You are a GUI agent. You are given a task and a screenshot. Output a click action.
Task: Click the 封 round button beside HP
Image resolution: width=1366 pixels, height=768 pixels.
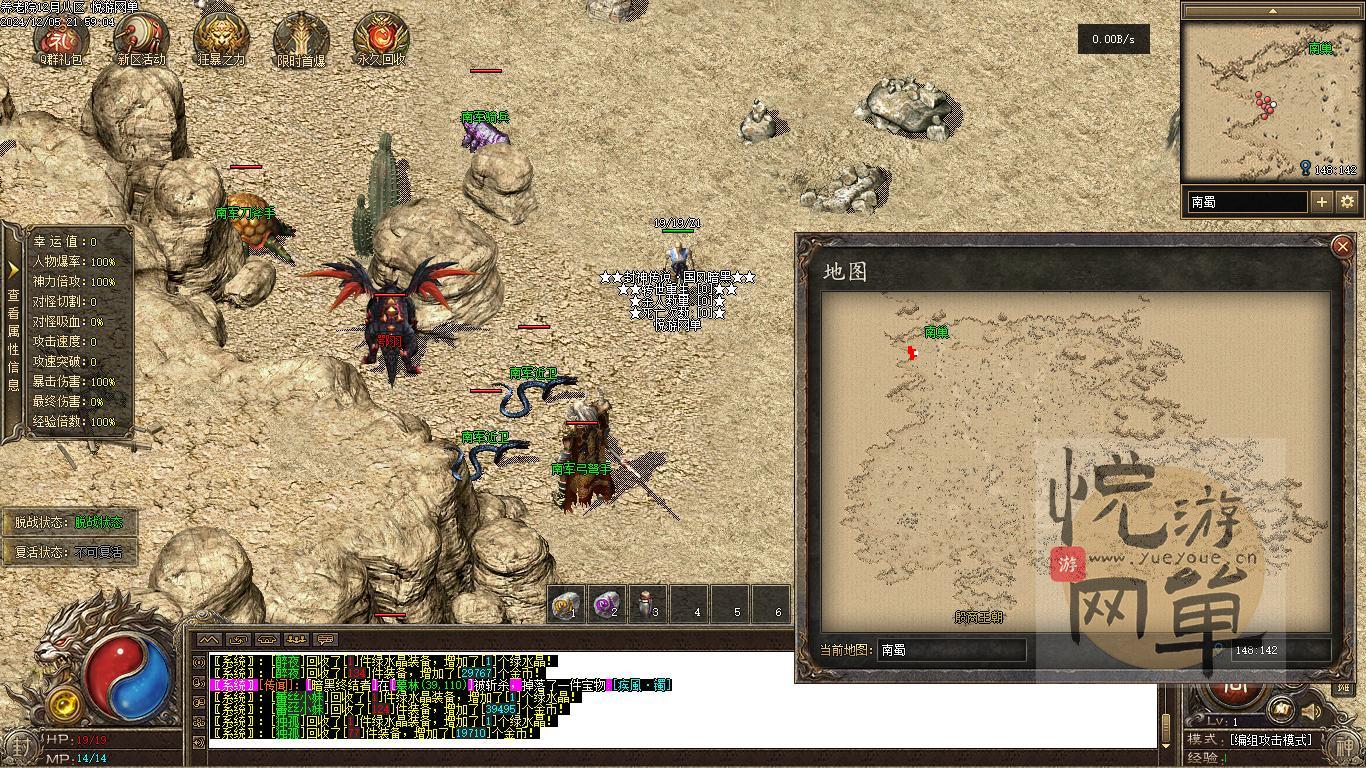click(20, 745)
